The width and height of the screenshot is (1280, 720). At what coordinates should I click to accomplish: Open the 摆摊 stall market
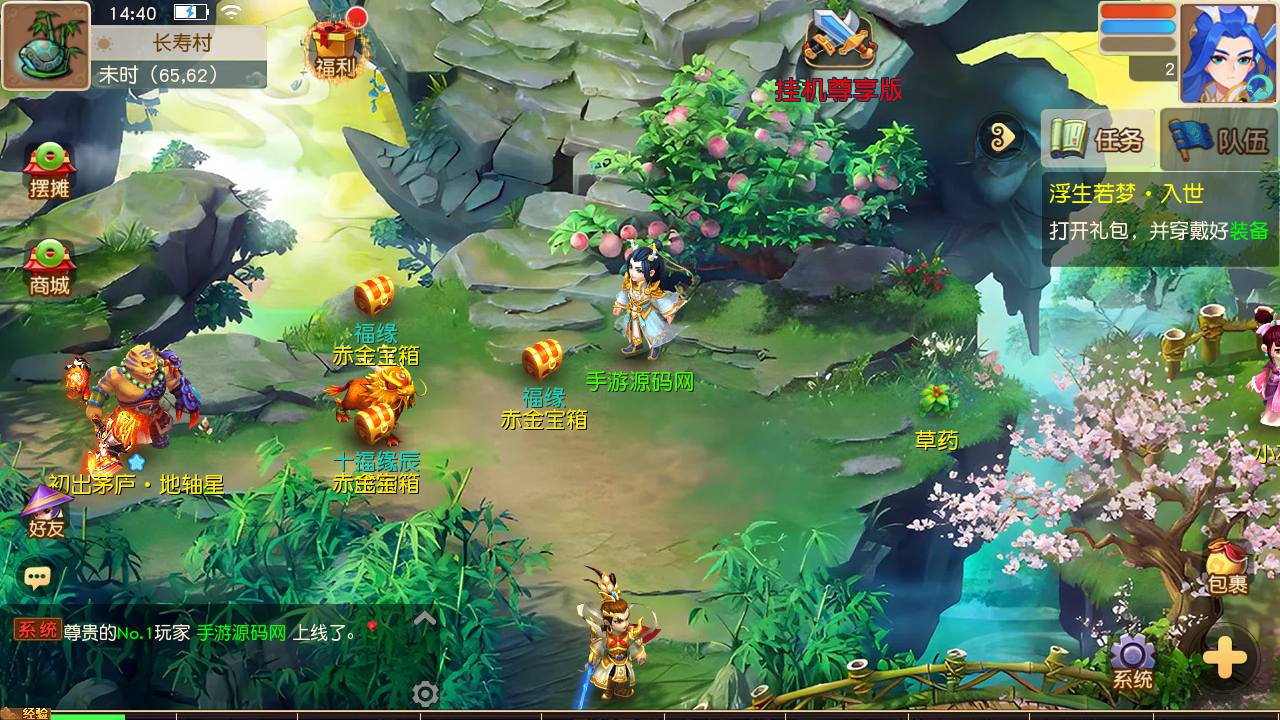[48, 170]
